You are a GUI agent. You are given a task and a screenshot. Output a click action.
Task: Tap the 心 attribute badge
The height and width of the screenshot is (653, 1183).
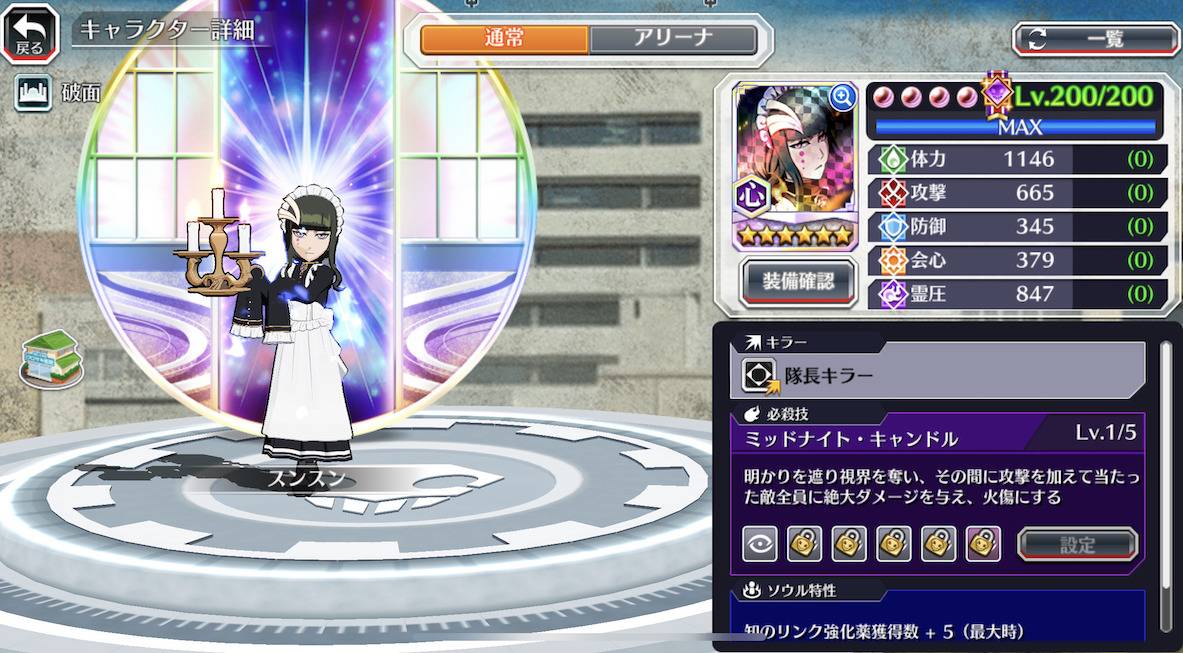(x=752, y=195)
